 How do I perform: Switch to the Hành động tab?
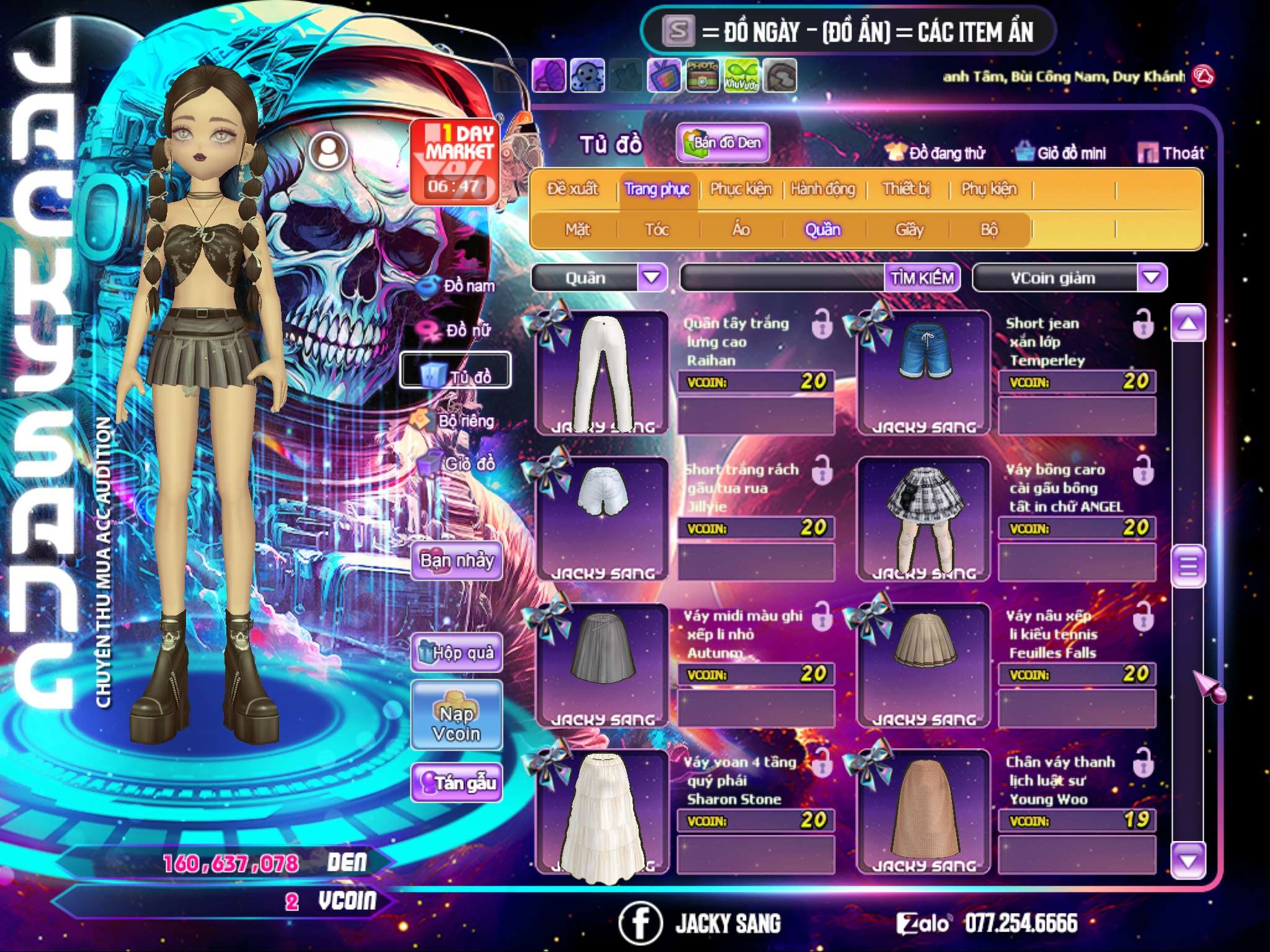[x=823, y=189]
